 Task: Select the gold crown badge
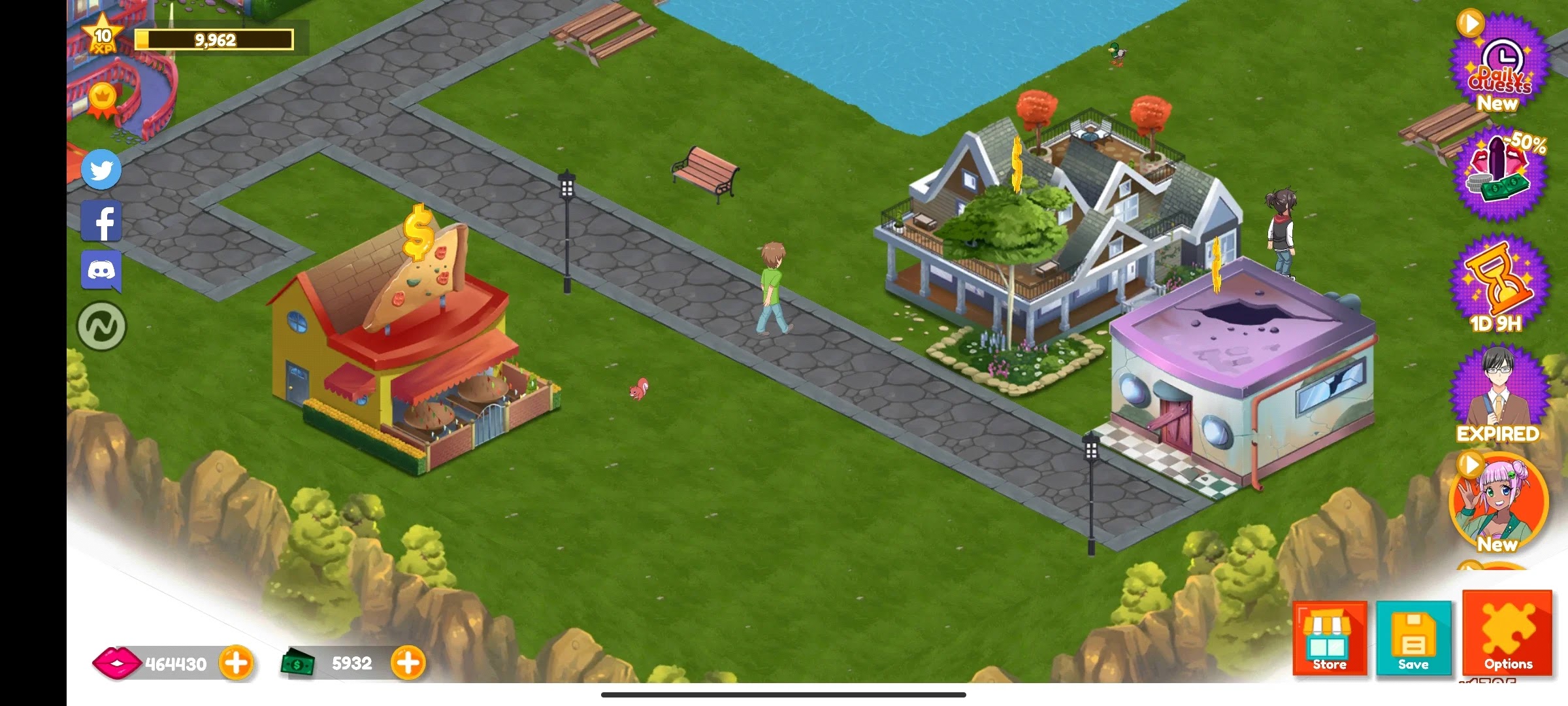coord(103,95)
